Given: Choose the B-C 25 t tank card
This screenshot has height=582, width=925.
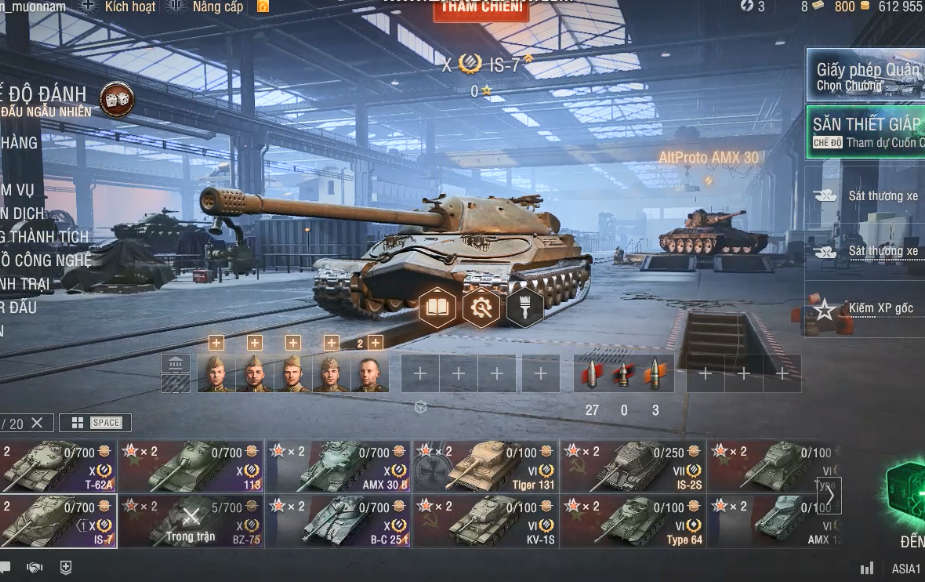Looking at the screenshot, I should click(x=339, y=521).
